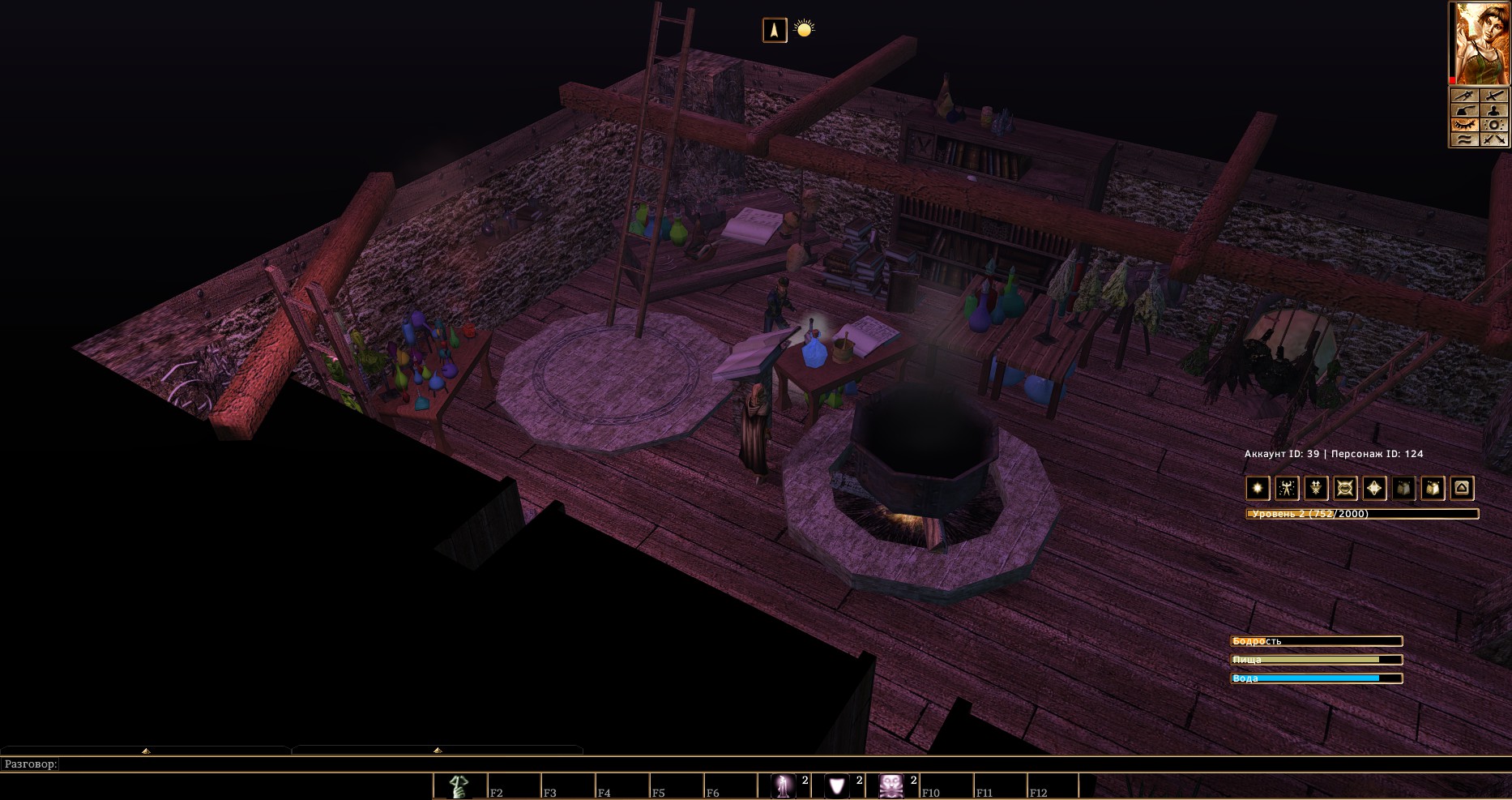1512x800 pixels.
Task: Toggle the closed-eye stealth mode button
Action: [x=1463, y=125]
